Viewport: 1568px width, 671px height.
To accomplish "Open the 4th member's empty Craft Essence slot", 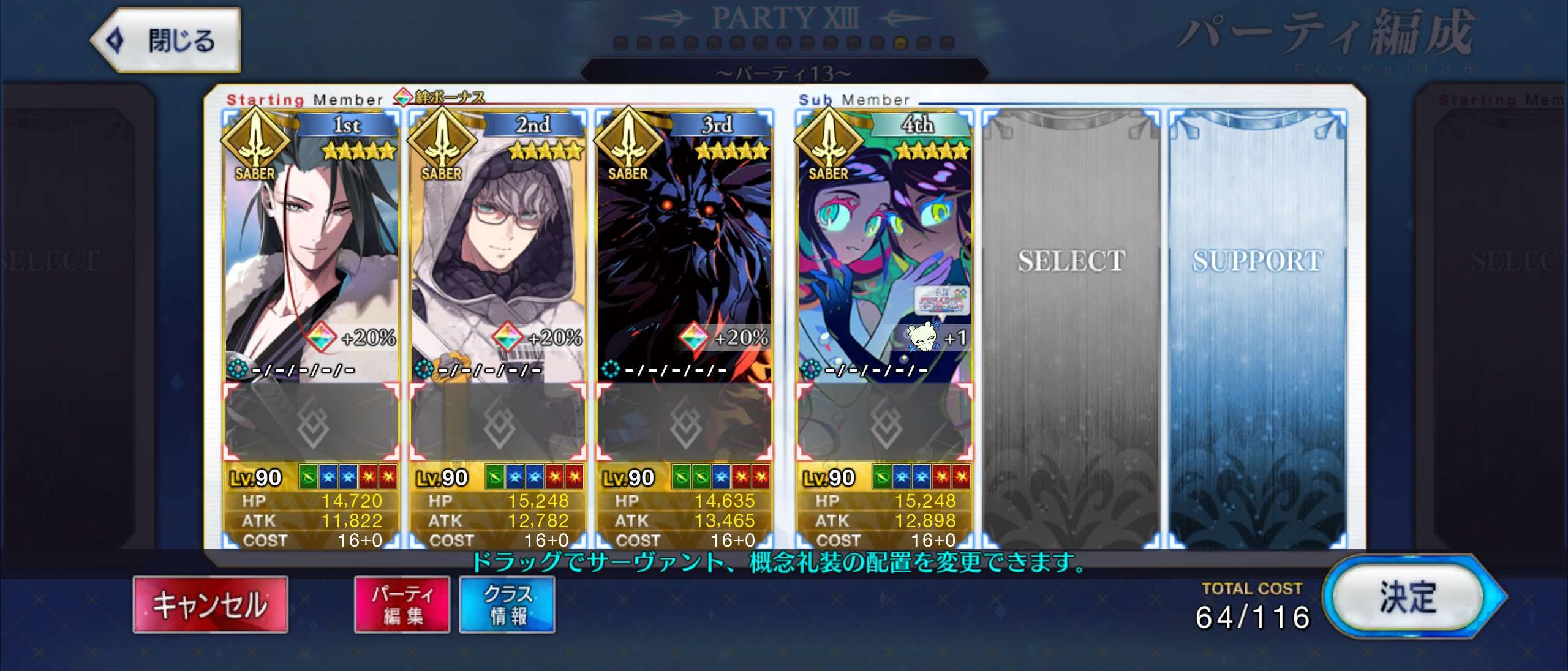I will click(x=884, y=422).
